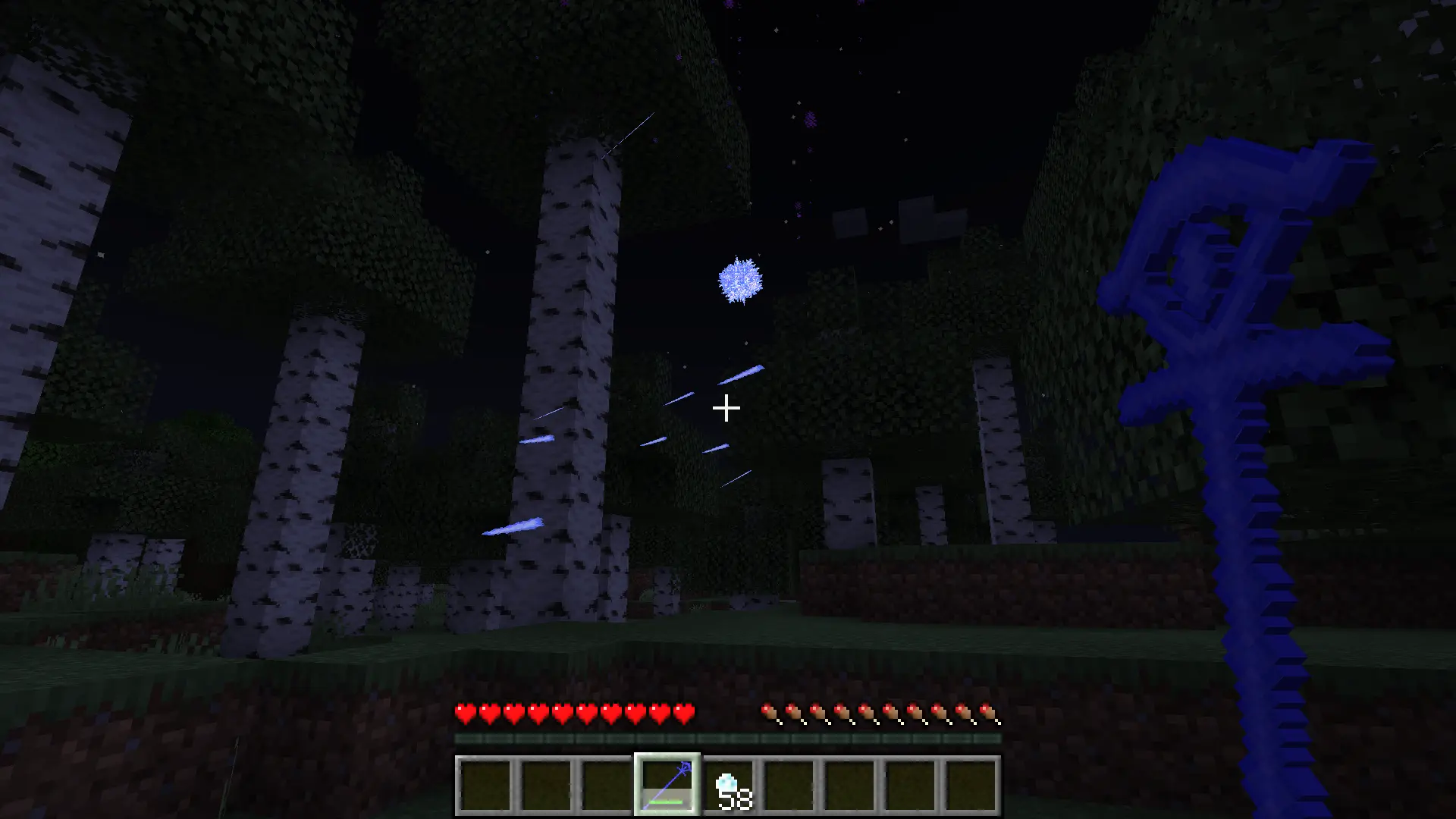Image resolution: width=1456 pixels, height=819 pixels.
Task: Click the experience bar below the hearts
Action: pyautogui.click(x=728, y=737)
